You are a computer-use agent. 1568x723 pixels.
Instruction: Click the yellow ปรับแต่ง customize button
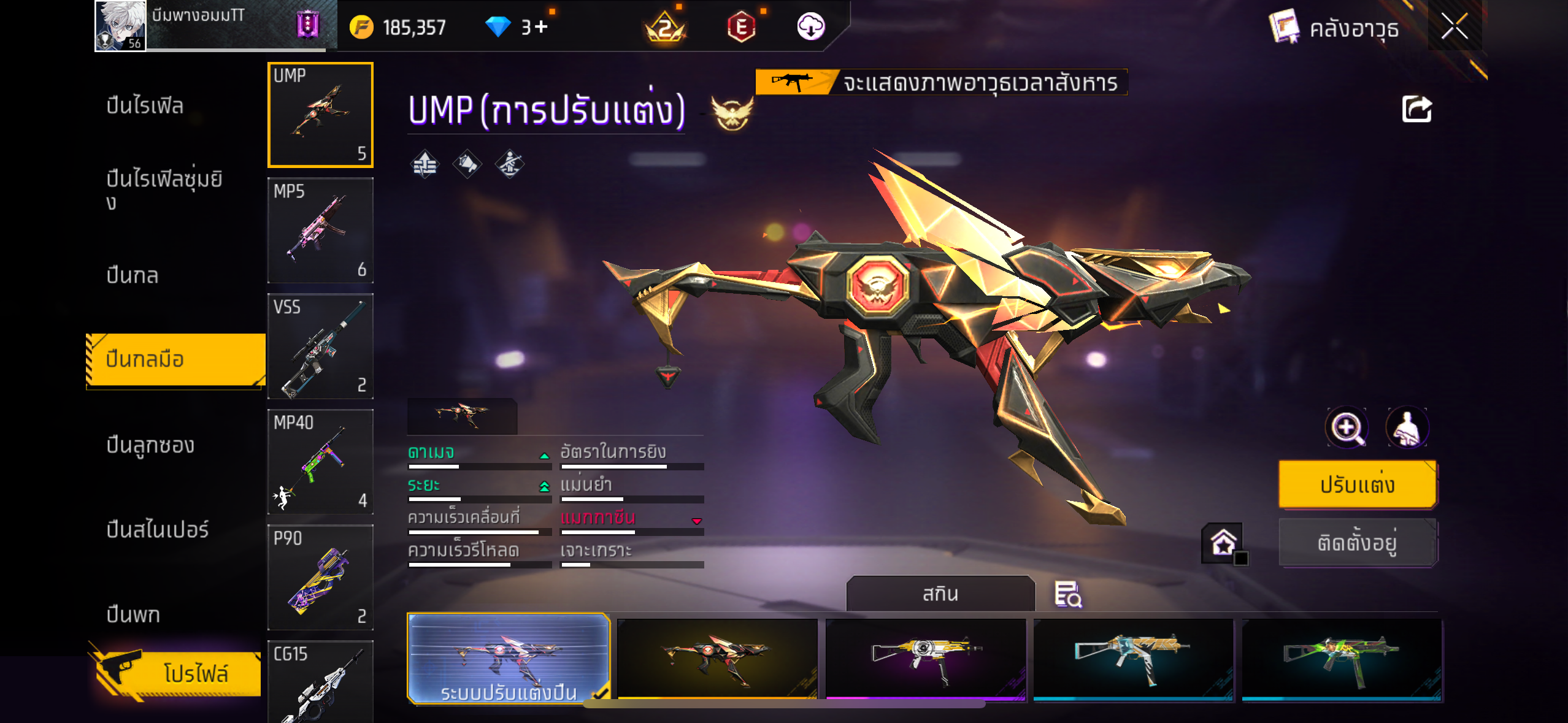point(1357,484)
